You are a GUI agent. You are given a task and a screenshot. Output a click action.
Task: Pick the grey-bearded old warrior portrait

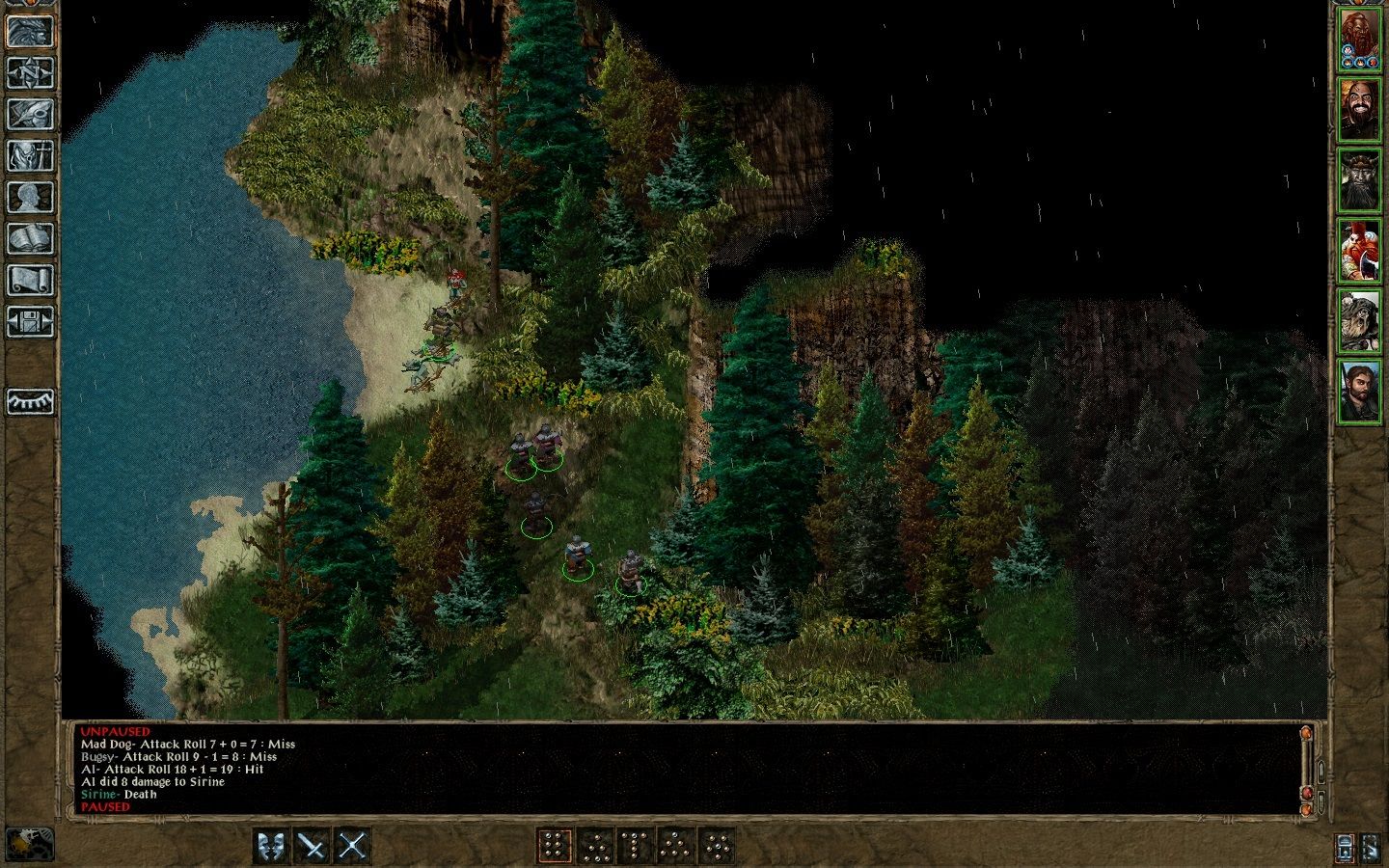tap(1360, 321)
